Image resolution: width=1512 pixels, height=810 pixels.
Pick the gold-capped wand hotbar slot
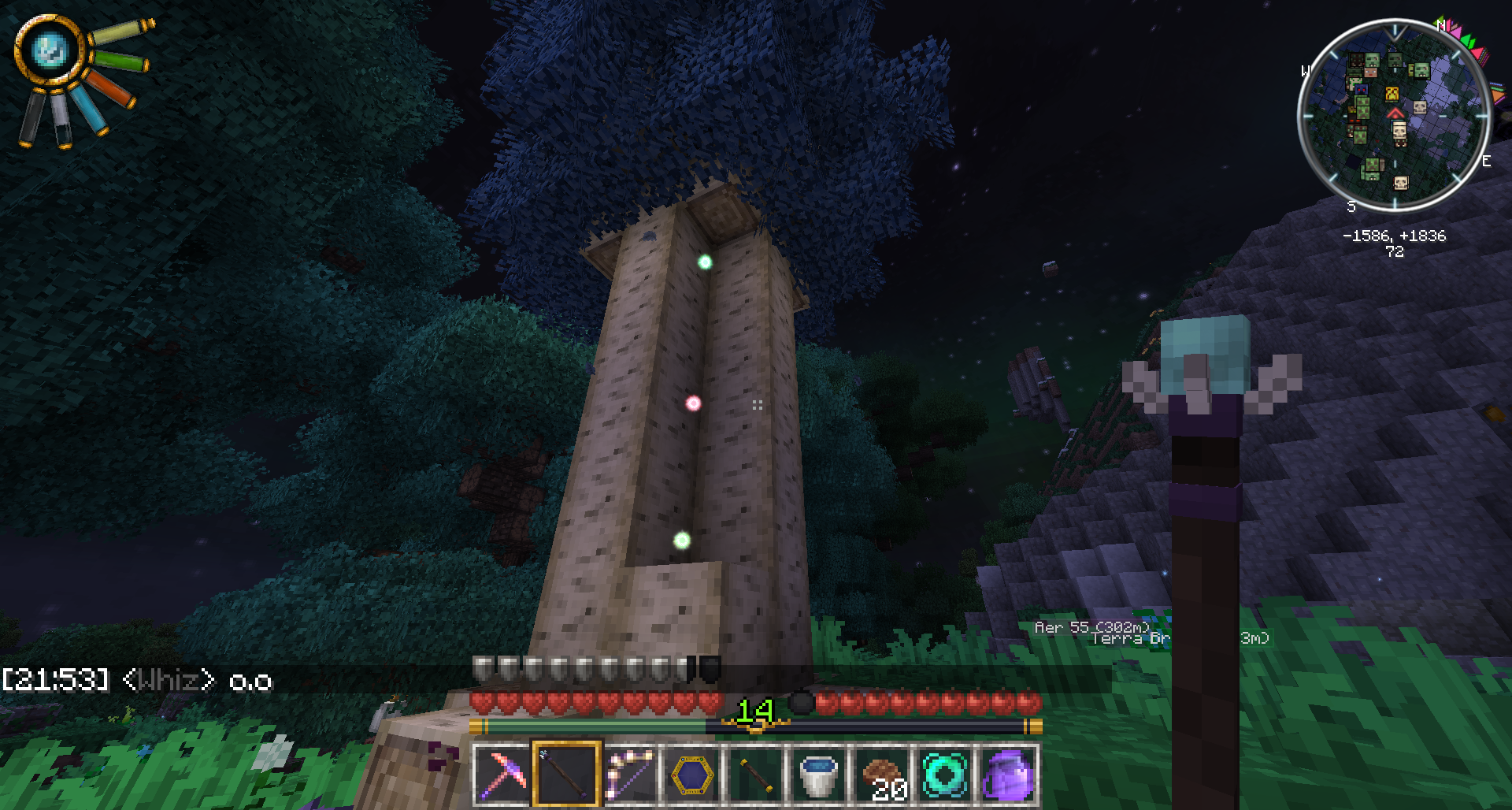click(x=755, y=775)
